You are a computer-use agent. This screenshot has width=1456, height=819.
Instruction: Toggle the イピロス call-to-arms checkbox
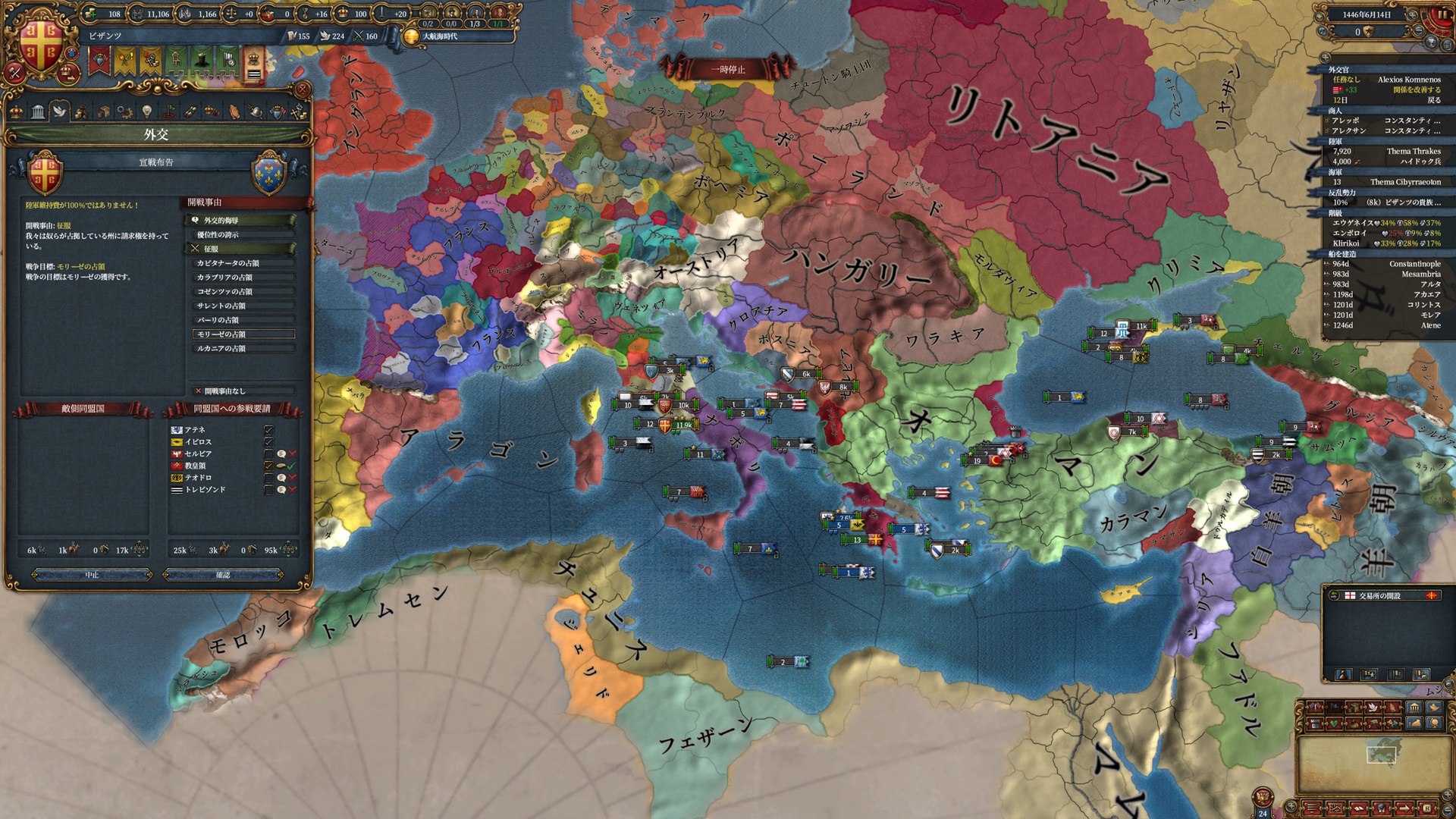269,442
